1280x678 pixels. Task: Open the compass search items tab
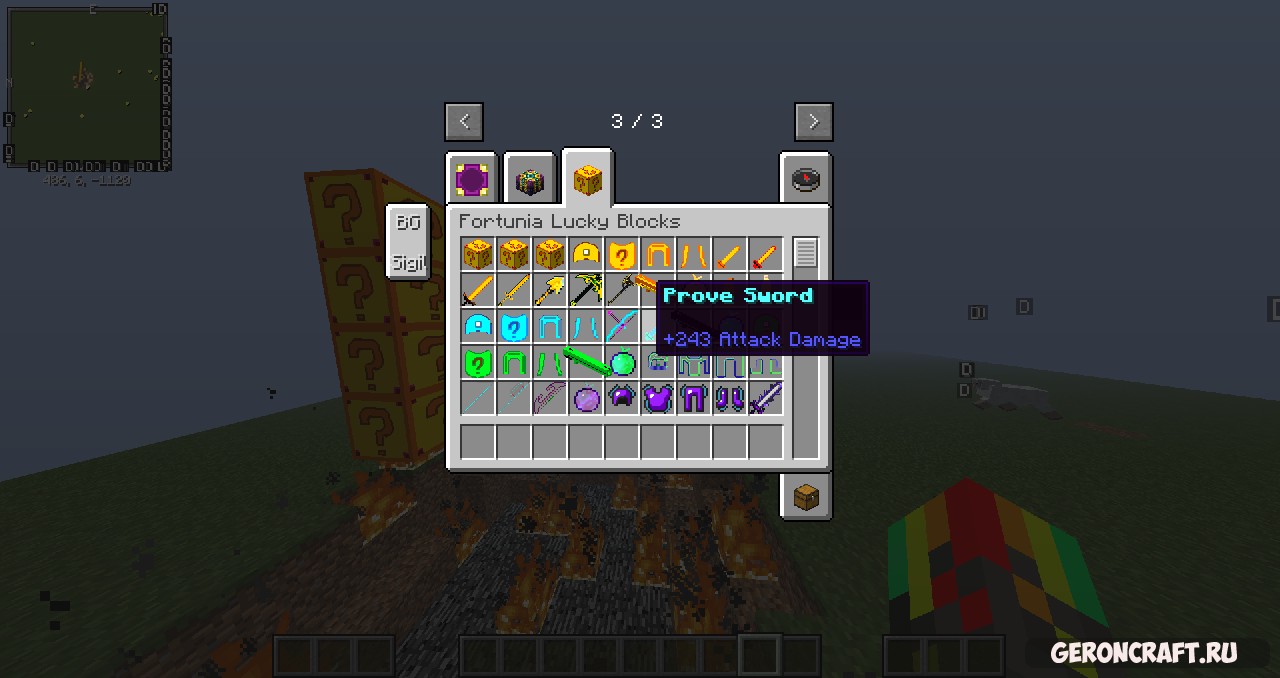pos(805,179)
